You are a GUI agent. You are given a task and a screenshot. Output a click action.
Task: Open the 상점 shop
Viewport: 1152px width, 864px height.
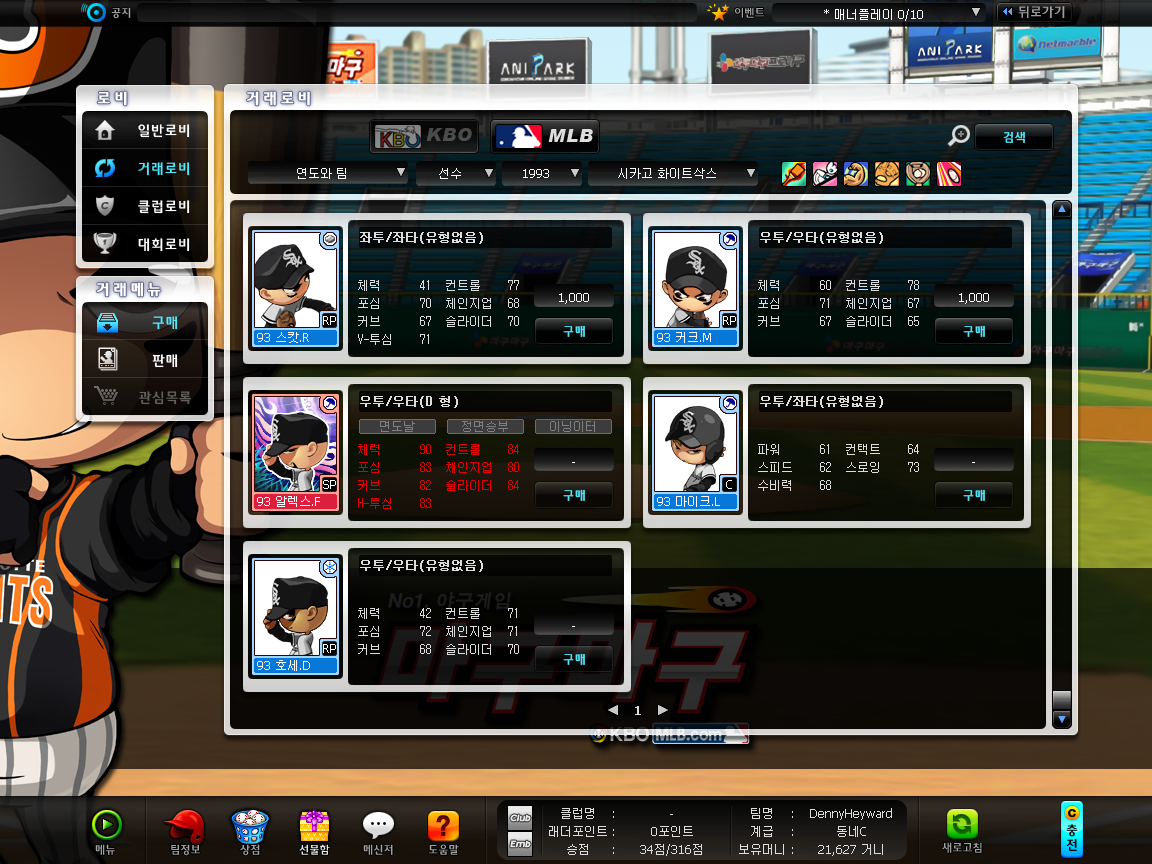pos(250,831)
